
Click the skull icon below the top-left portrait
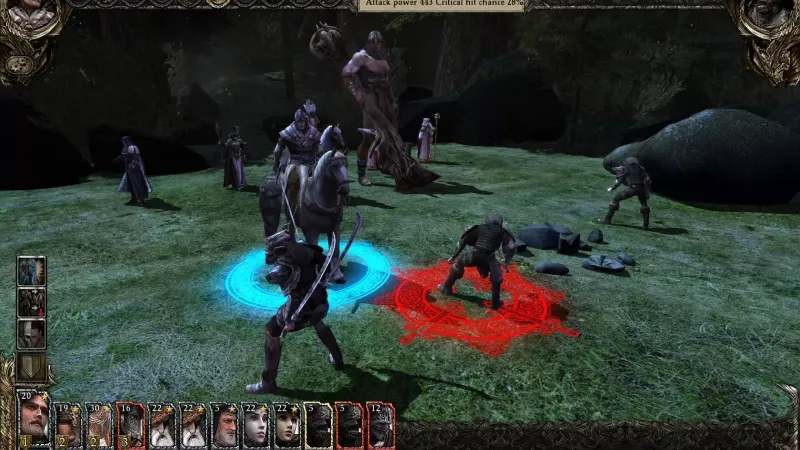click(19, 64)
